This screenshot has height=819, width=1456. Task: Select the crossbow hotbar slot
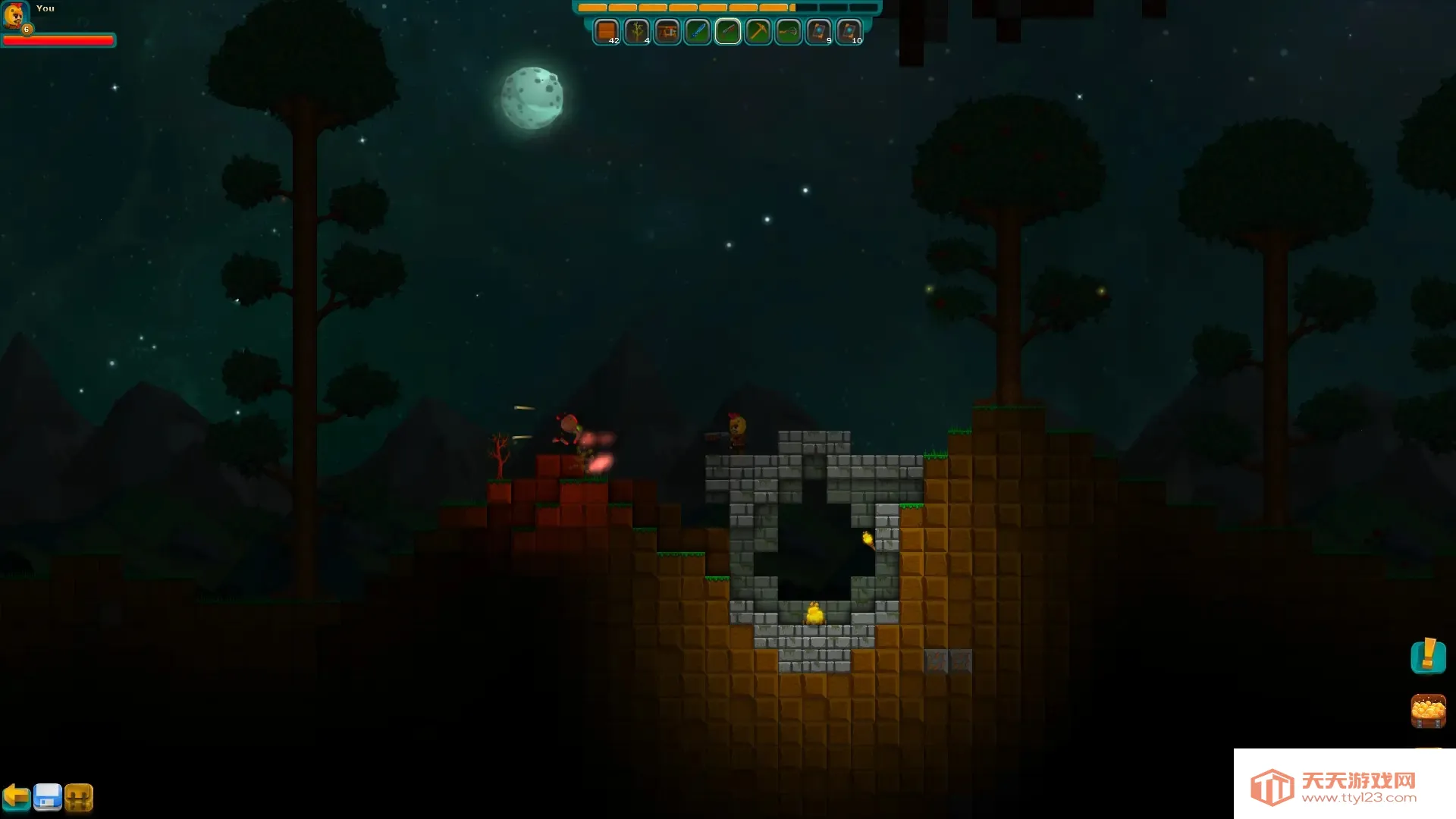click(788, 32)
